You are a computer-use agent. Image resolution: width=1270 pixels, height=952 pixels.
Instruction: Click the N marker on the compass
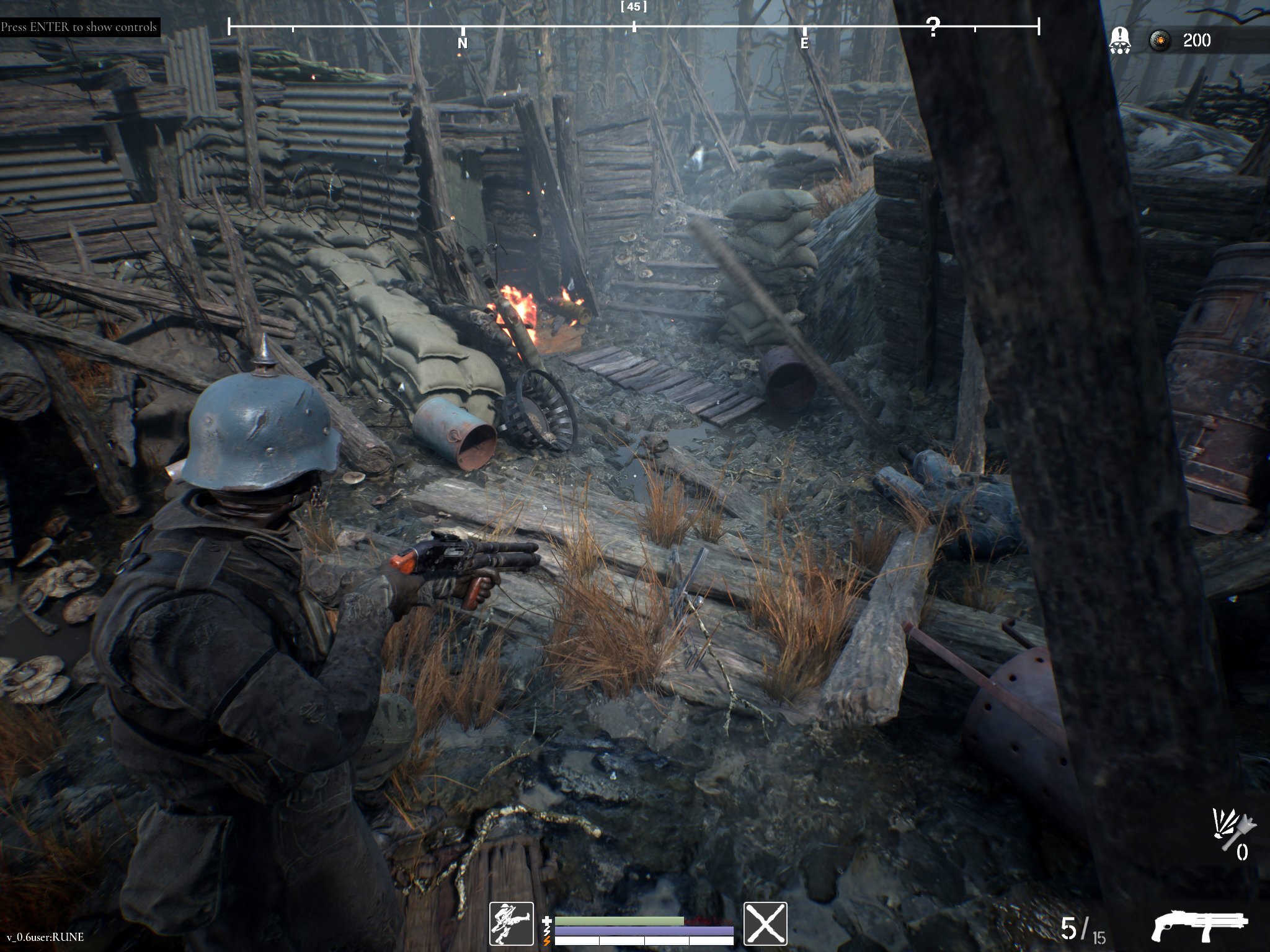[462, 43]
